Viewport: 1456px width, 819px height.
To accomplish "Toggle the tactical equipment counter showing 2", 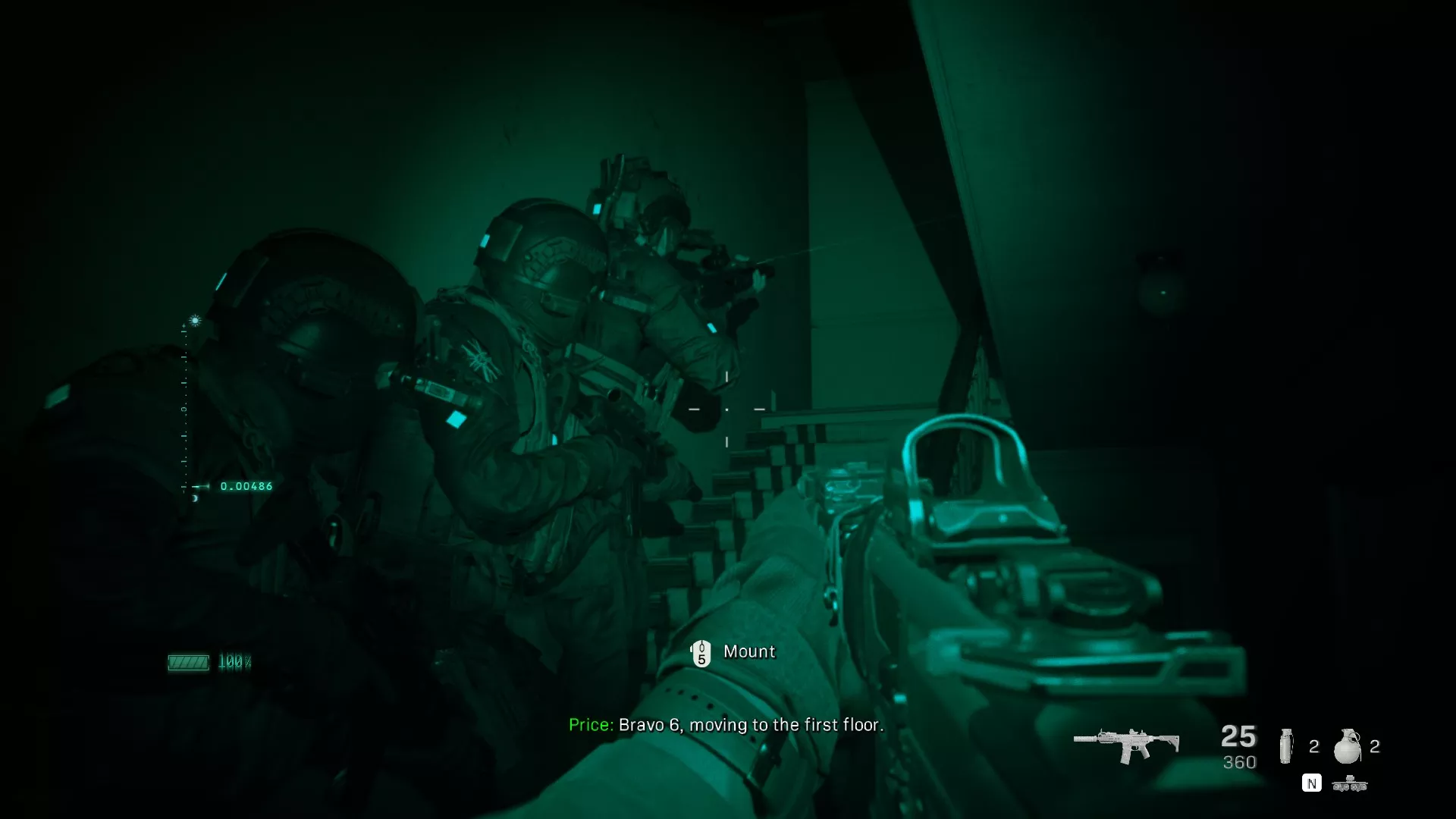I will point(1314,745).
